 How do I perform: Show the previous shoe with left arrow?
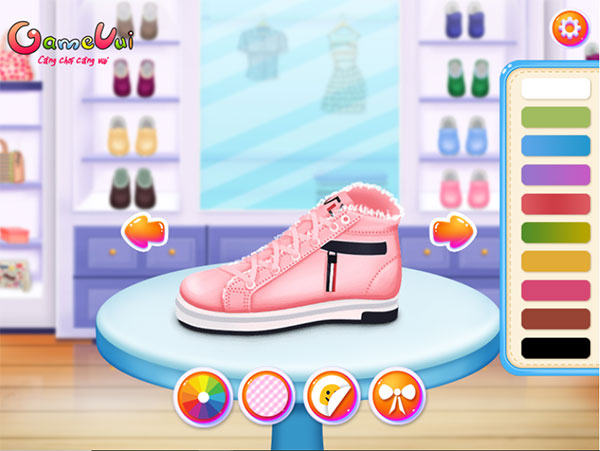point(143,231)
